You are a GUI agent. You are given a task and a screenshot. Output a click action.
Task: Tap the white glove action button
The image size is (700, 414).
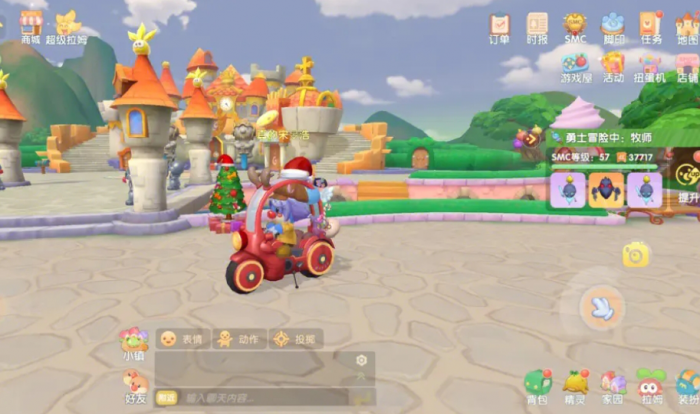coord(601,307)
